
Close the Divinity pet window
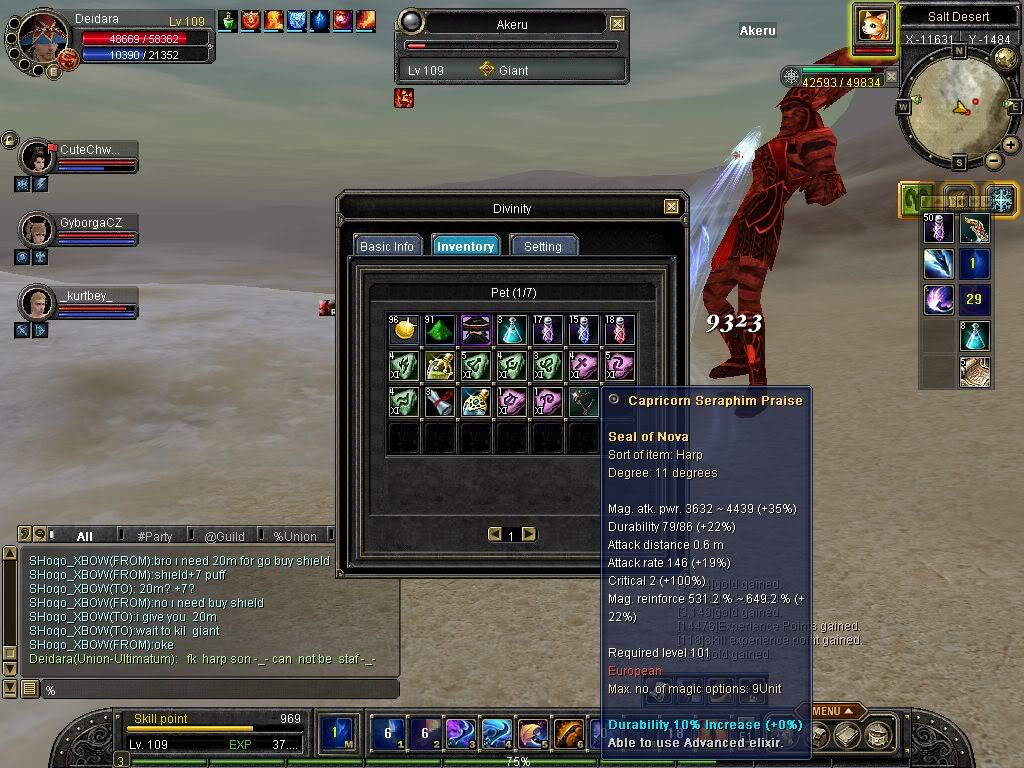tap(671, 207)
